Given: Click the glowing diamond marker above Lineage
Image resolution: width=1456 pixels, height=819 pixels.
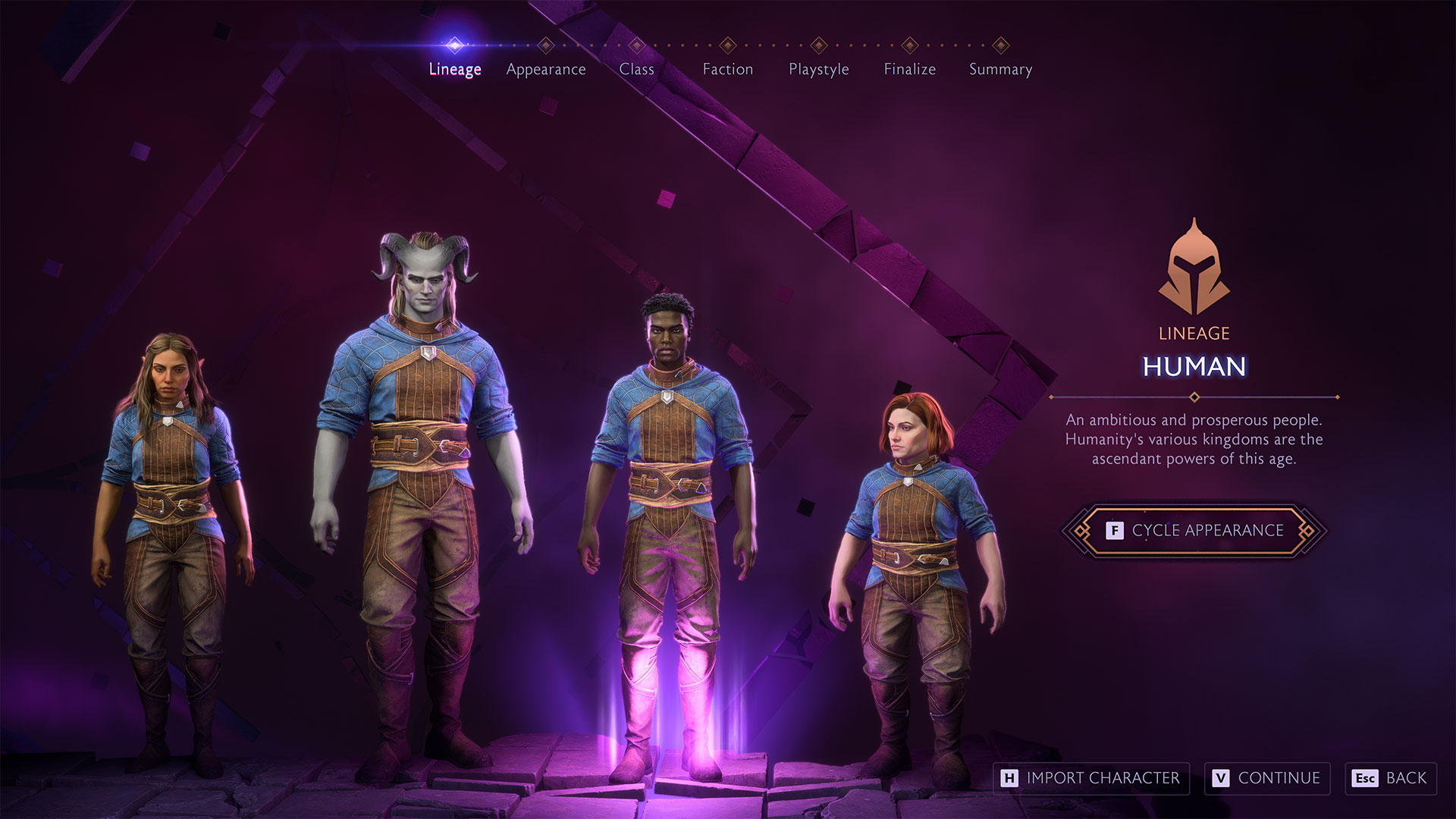Looking at the screenshot, I should coord(454,43).
